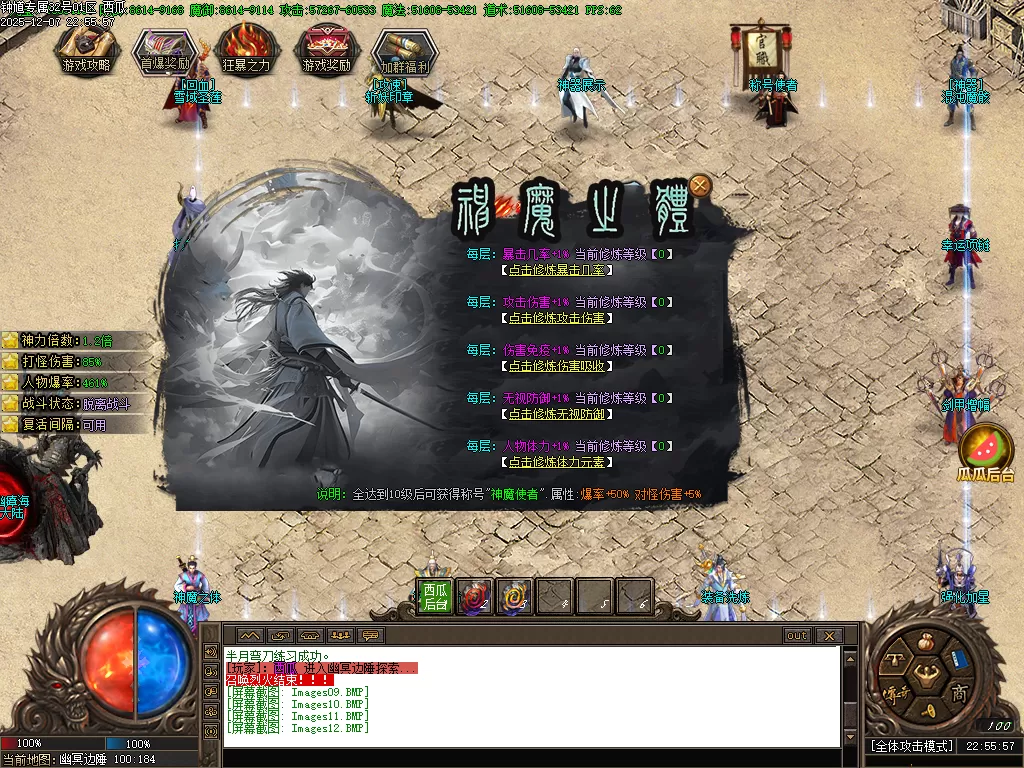Screen dimensions: 1024x768
Task: Open the character panel via muscular figure icon
Action: pyautogui.click(x=924, y=673)
